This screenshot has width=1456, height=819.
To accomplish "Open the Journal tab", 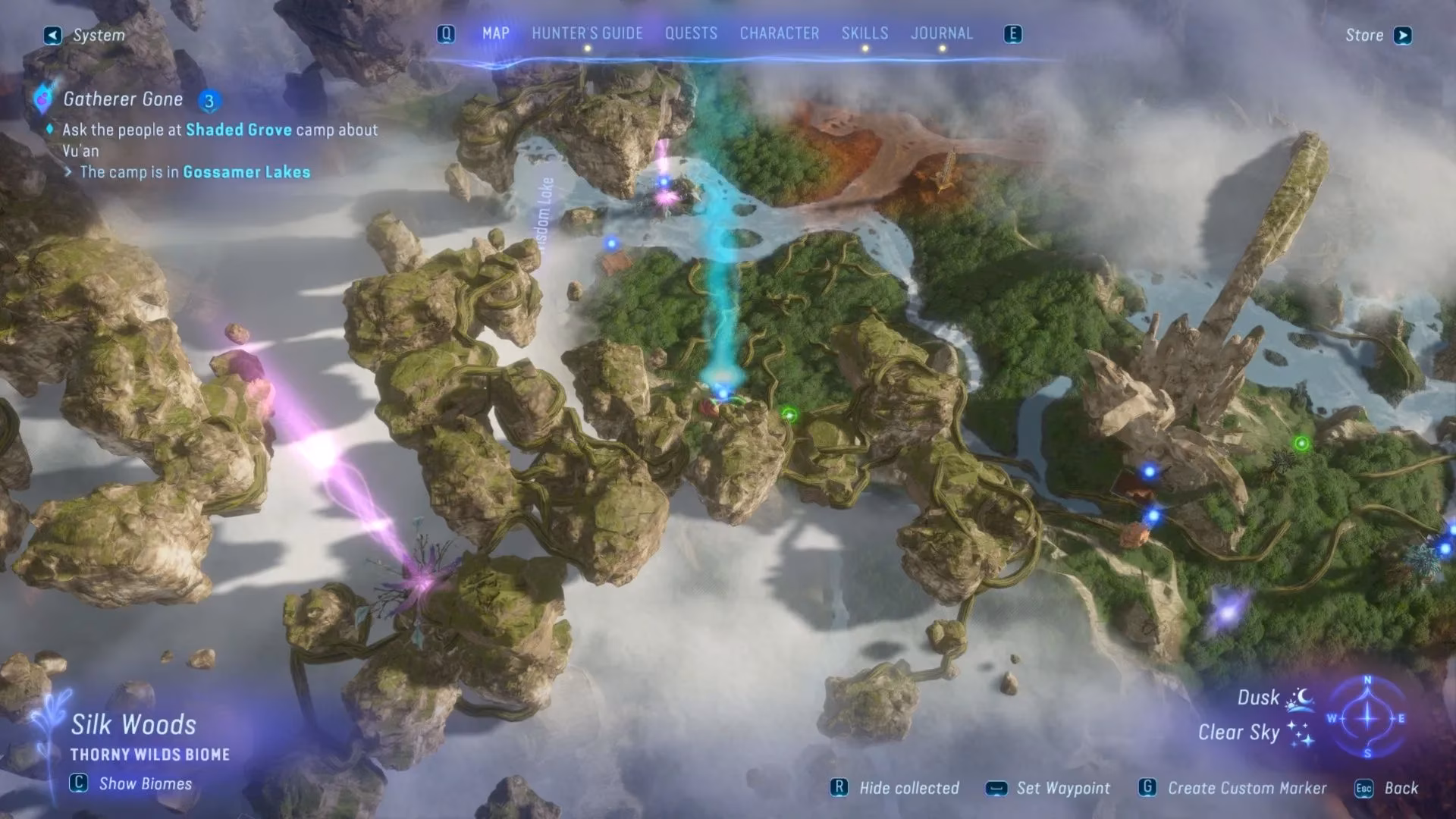I will [941, 33].
